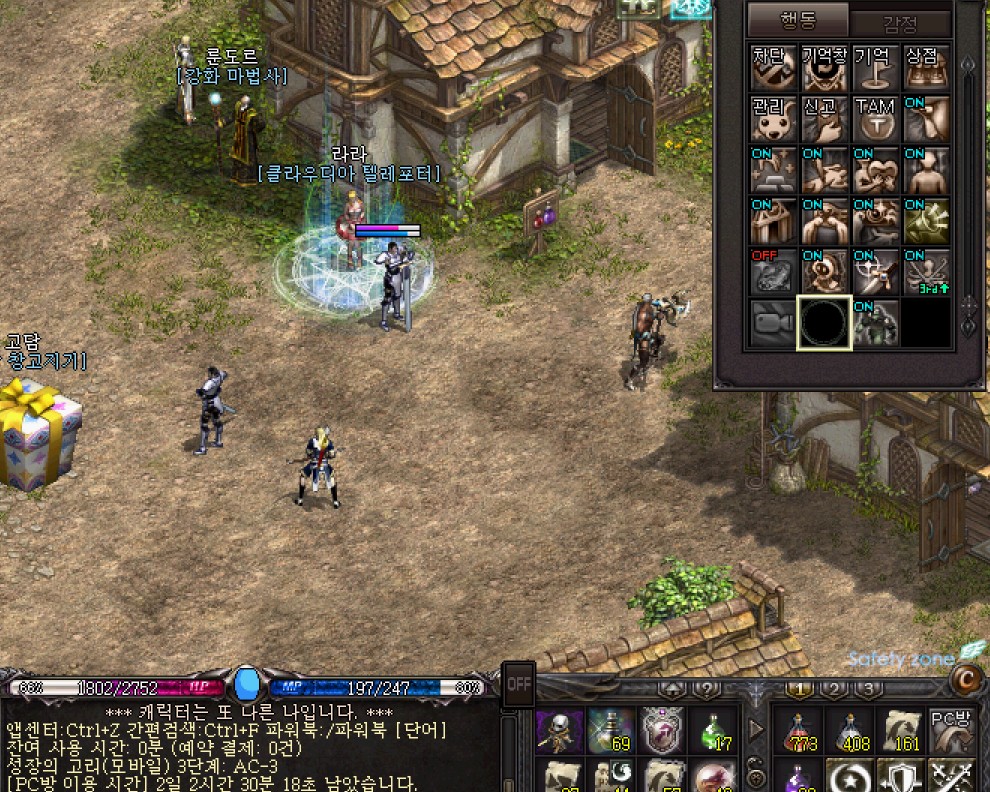The height and width of the screenshot is (792, 990).
Task: Toggle the crossed swords 3rd action
Action: (927, 272)
